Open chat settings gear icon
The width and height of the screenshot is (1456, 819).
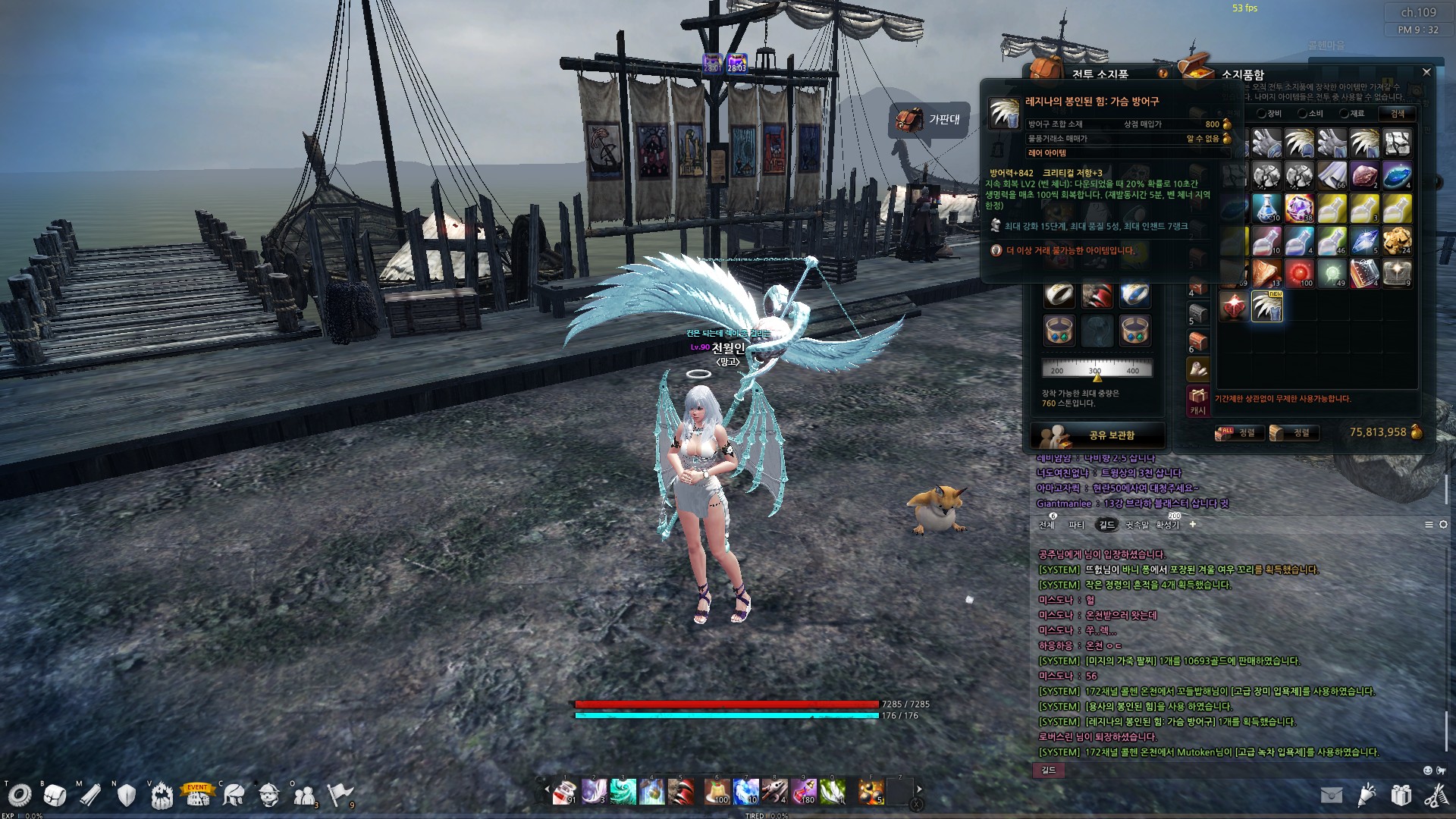point(1443,525)
